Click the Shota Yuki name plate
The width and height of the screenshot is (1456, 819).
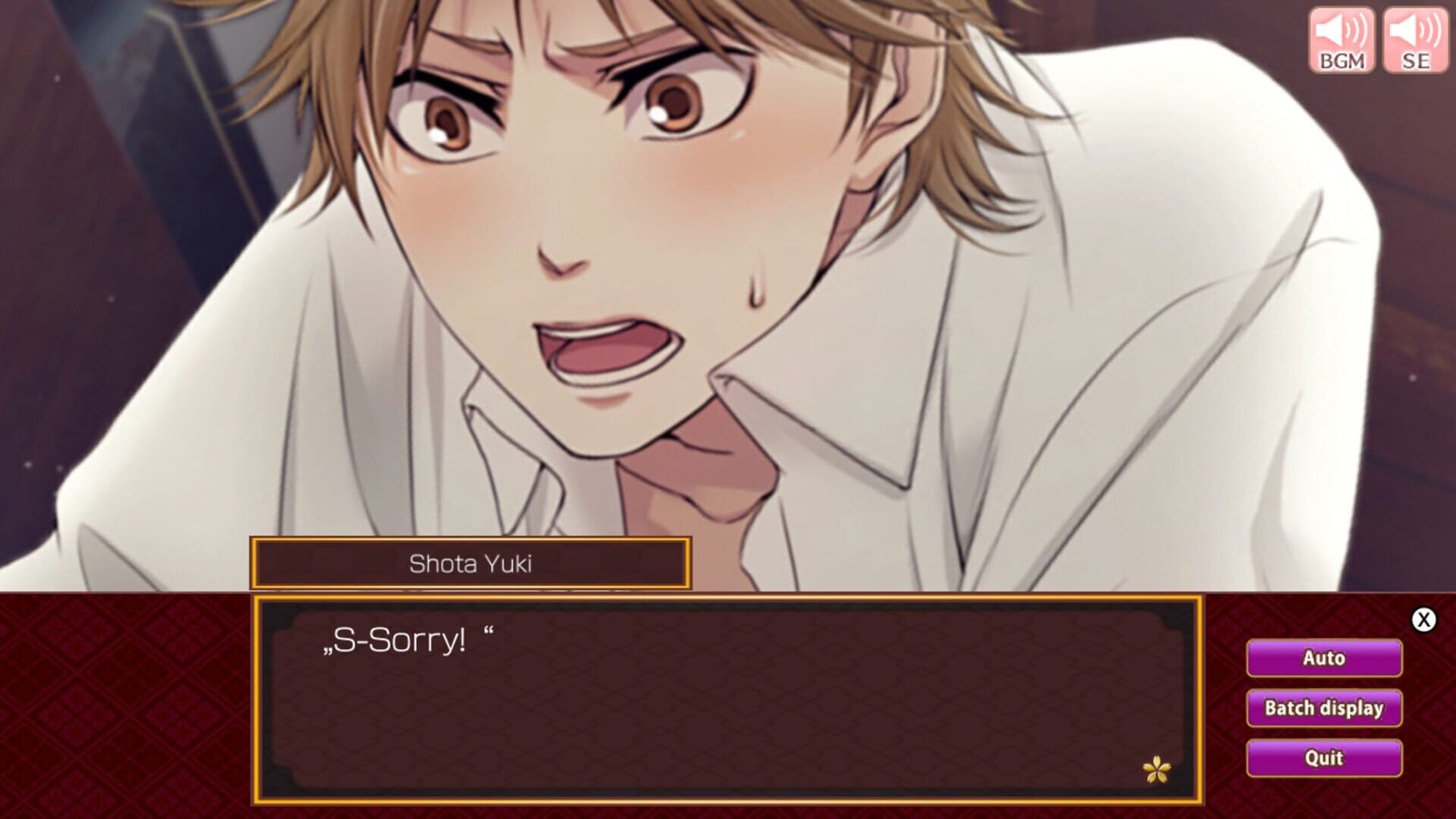[470, 564]
